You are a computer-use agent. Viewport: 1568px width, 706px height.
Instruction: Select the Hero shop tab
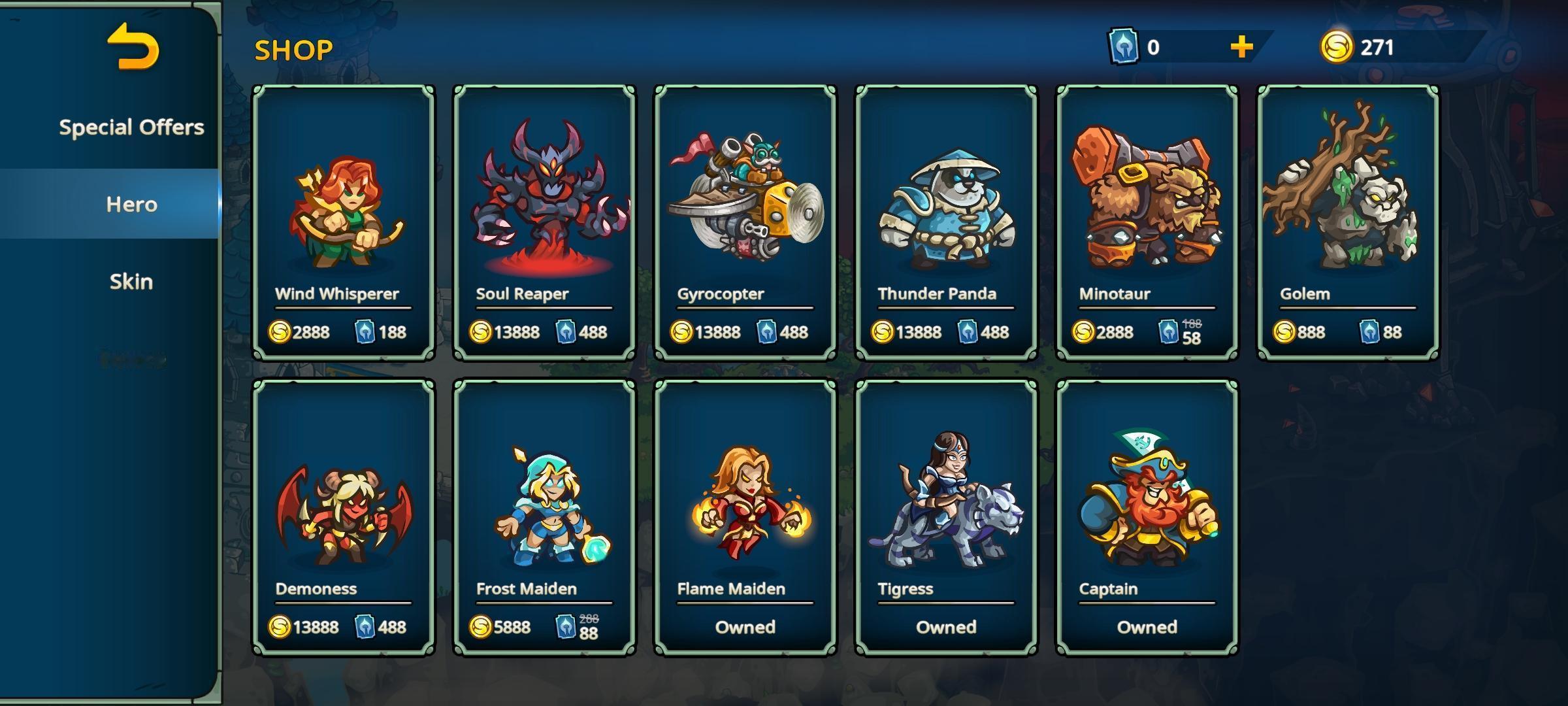pos(131,204)
